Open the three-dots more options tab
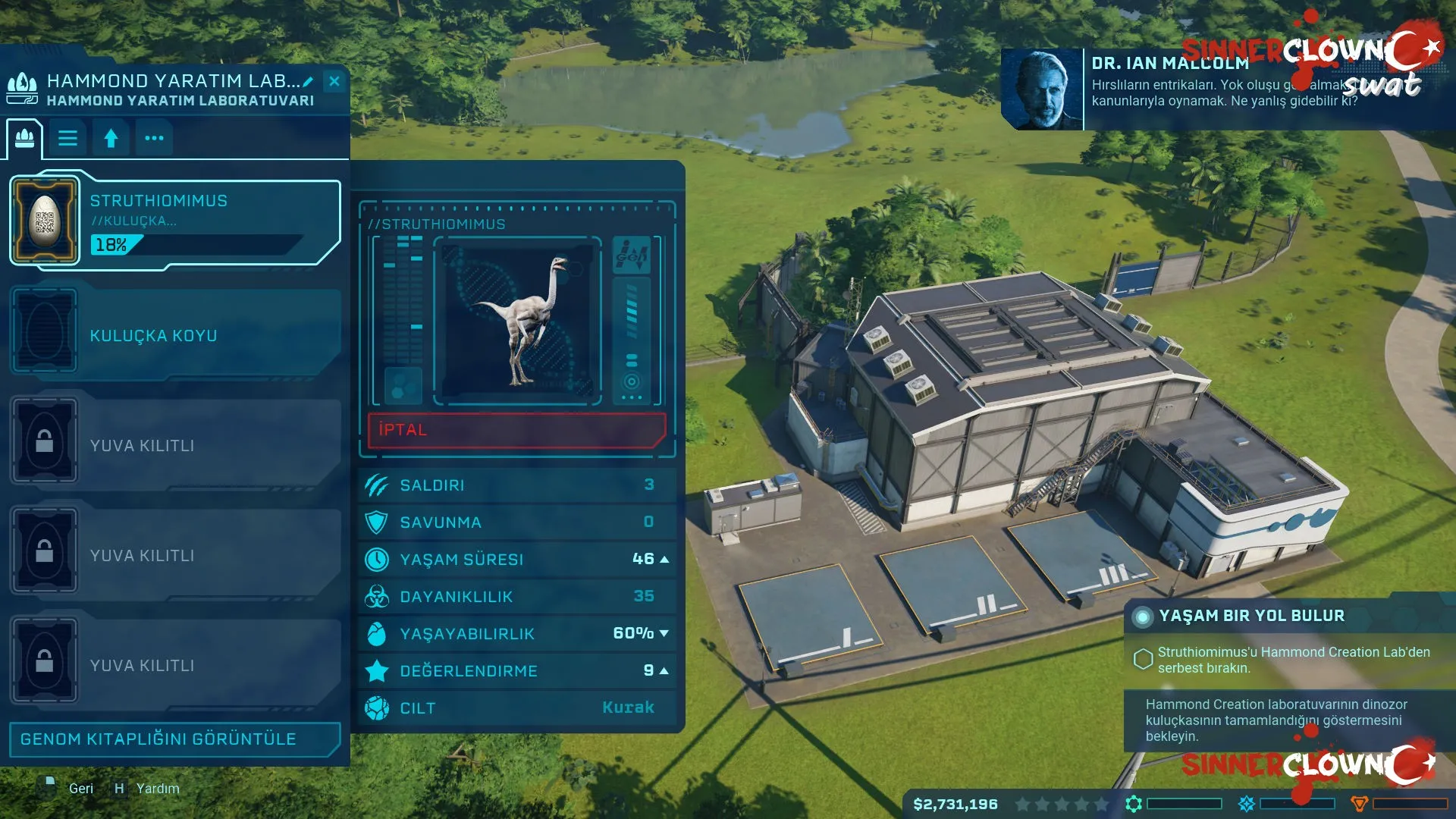Viewport: 1456px width, 819px height. 154,138
